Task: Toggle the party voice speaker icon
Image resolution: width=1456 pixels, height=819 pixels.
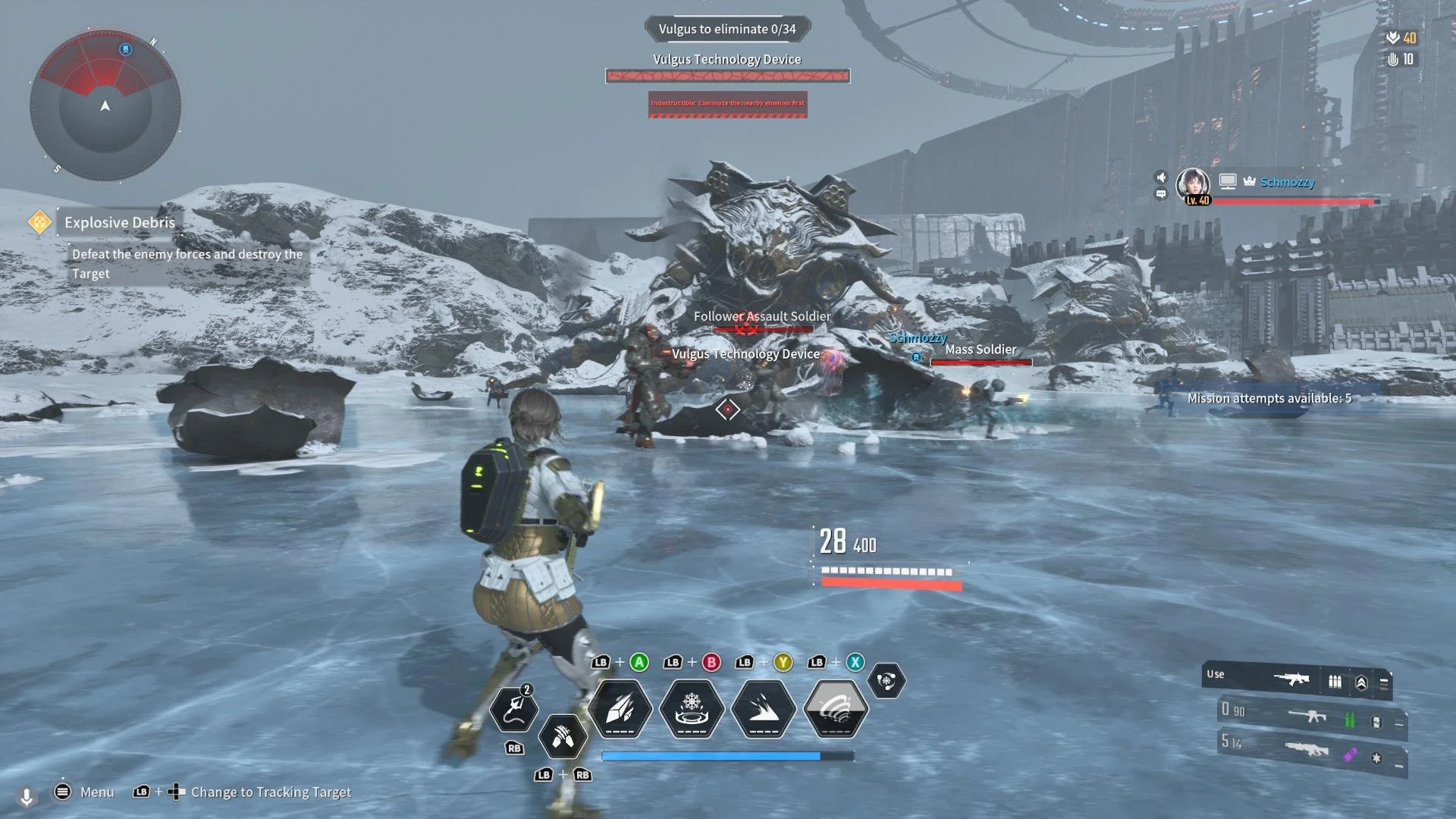Action: 1161,177
